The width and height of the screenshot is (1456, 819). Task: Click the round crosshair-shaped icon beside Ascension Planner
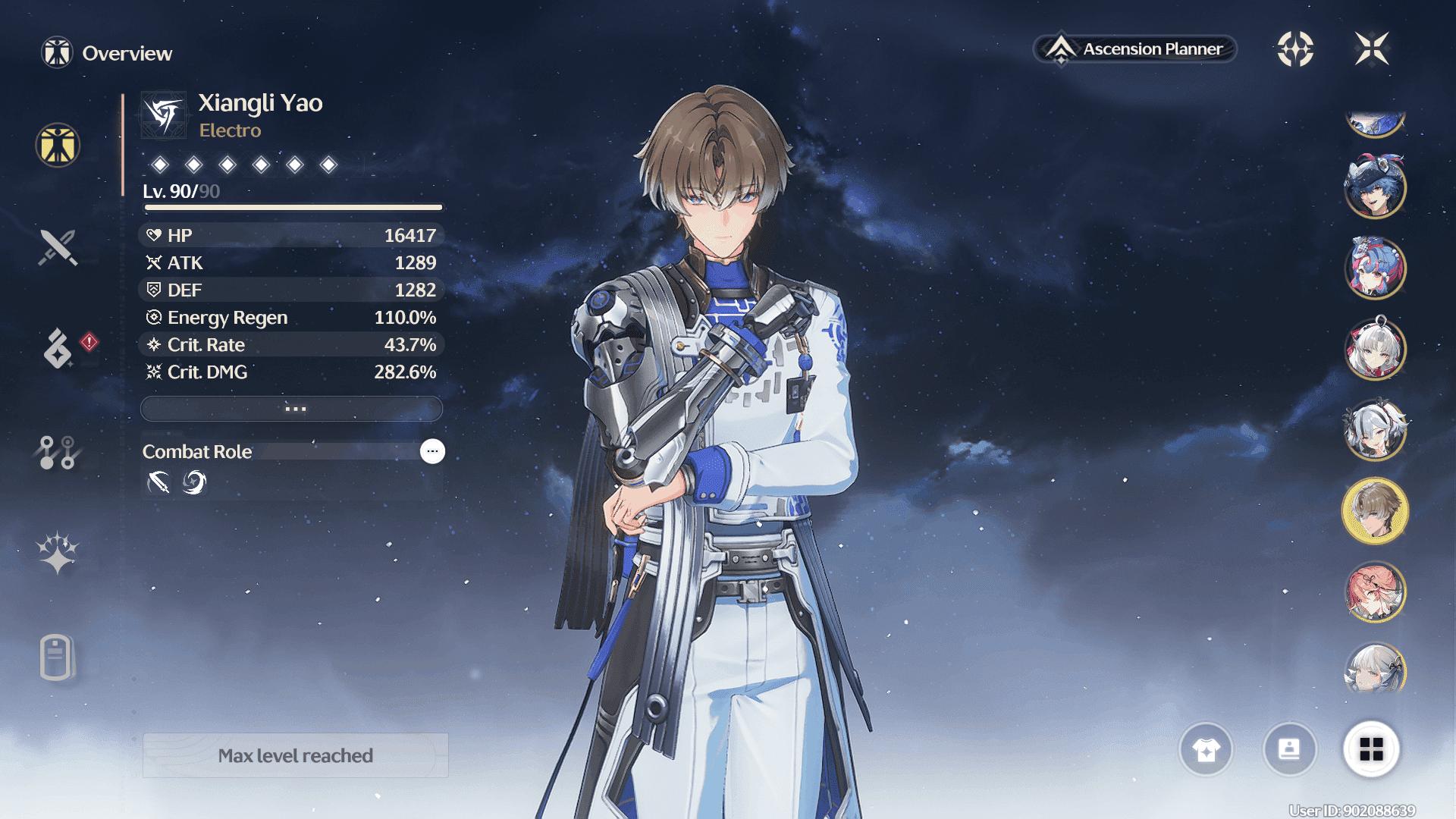point(1295,49)
